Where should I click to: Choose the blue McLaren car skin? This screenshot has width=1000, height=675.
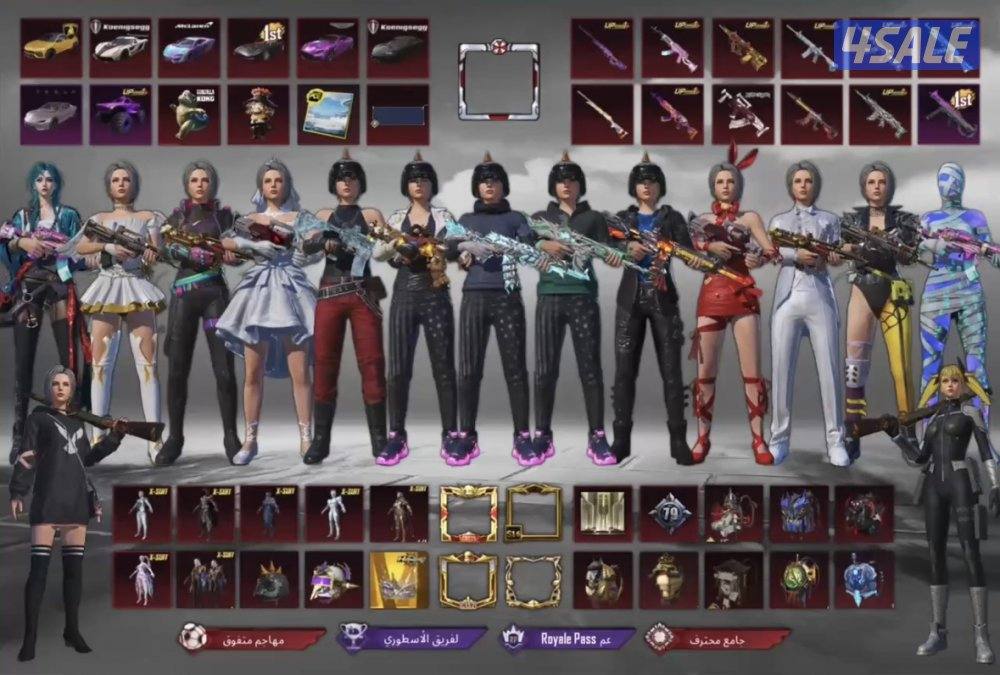(x=189, y=47)
